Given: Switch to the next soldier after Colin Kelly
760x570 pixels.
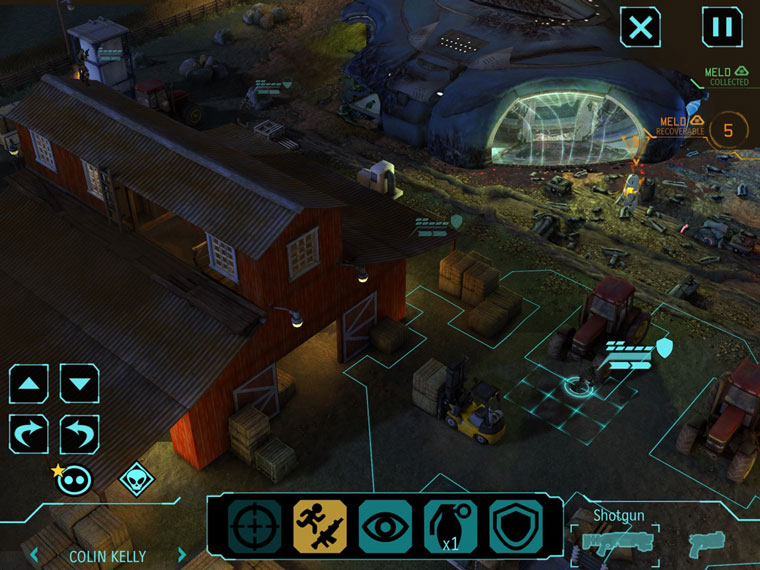Looking at the screenshot, I should 182,555.
